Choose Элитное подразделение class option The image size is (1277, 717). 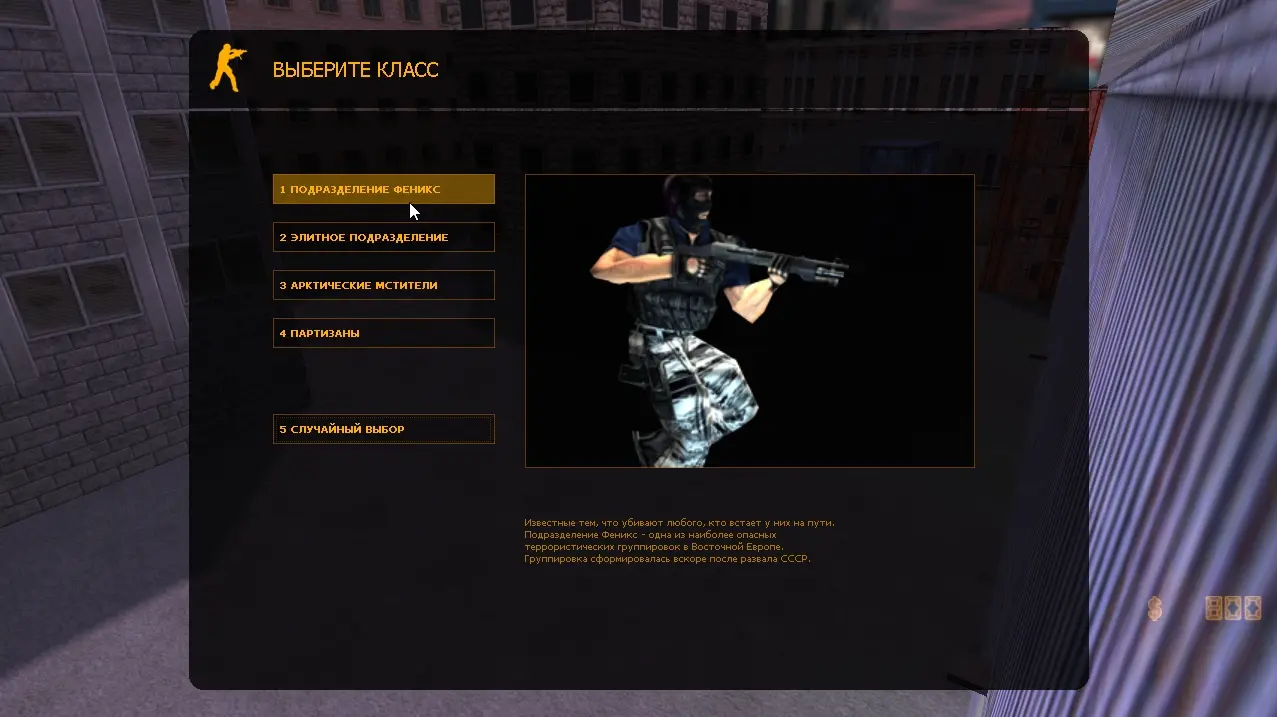point(383,237)
